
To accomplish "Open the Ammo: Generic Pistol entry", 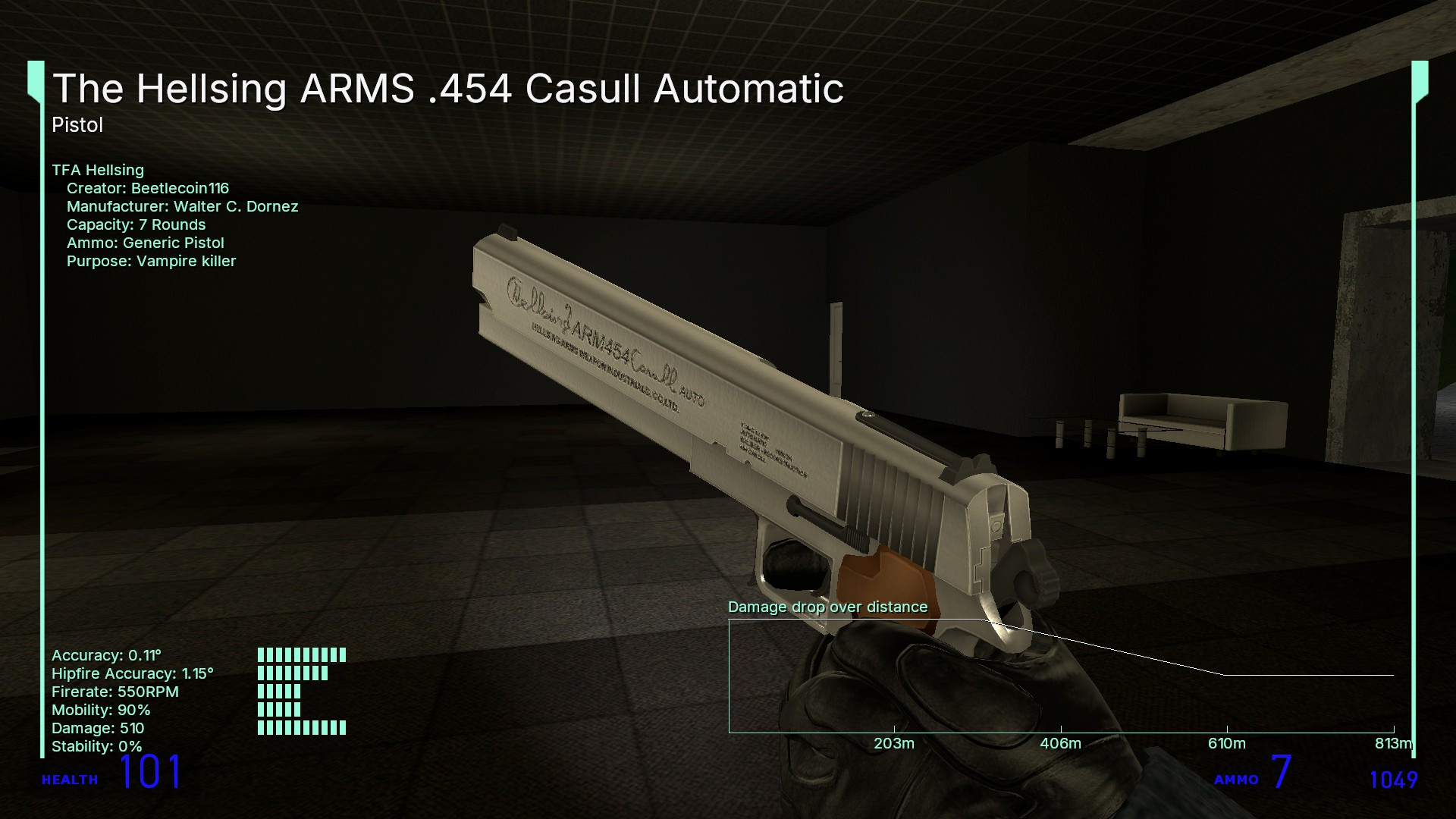I will pyautogui.click(x=146, y=243).
